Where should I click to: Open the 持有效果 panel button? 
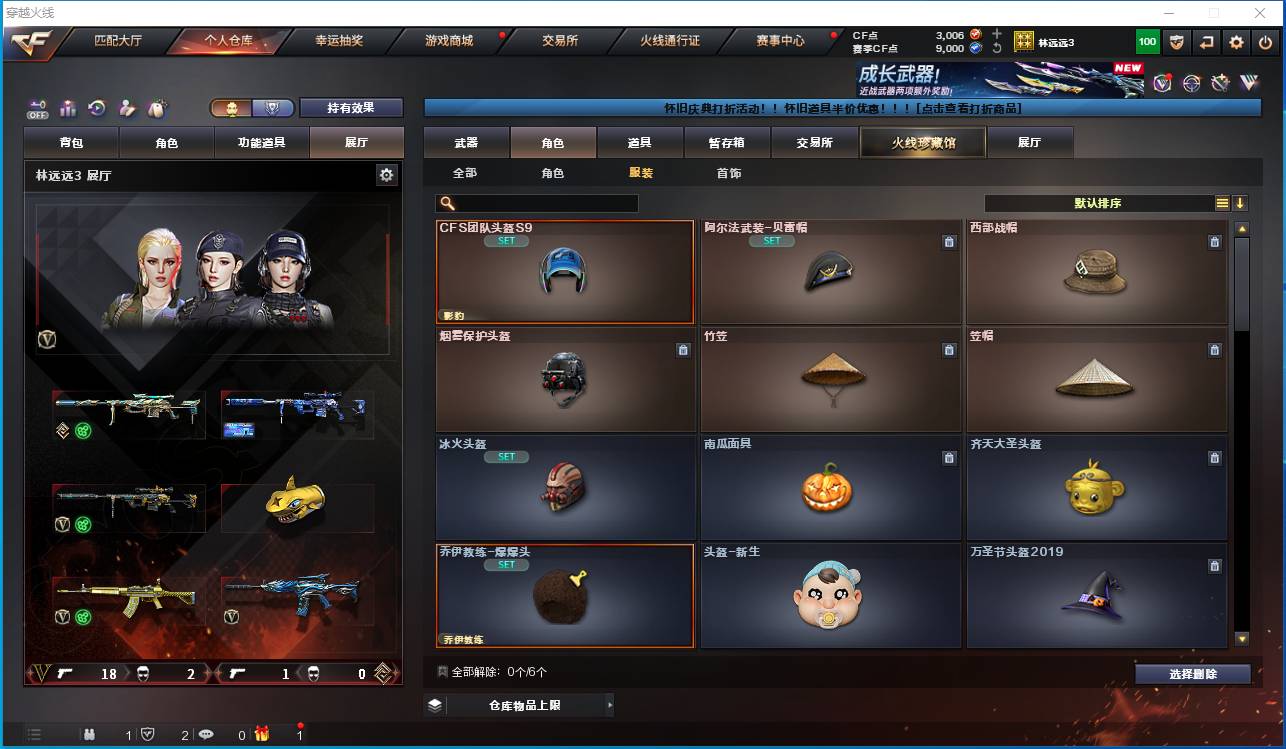[x=350, y=107]
